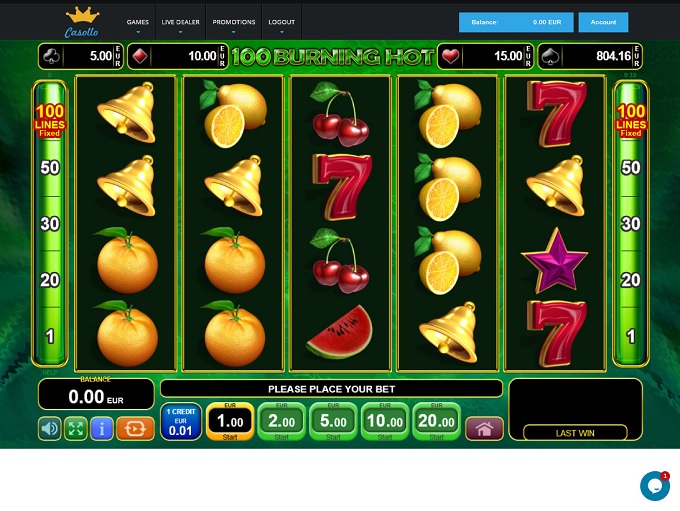Change the 1 credit denomination
Screen dimensions: 680x511
tap(181, 423)
